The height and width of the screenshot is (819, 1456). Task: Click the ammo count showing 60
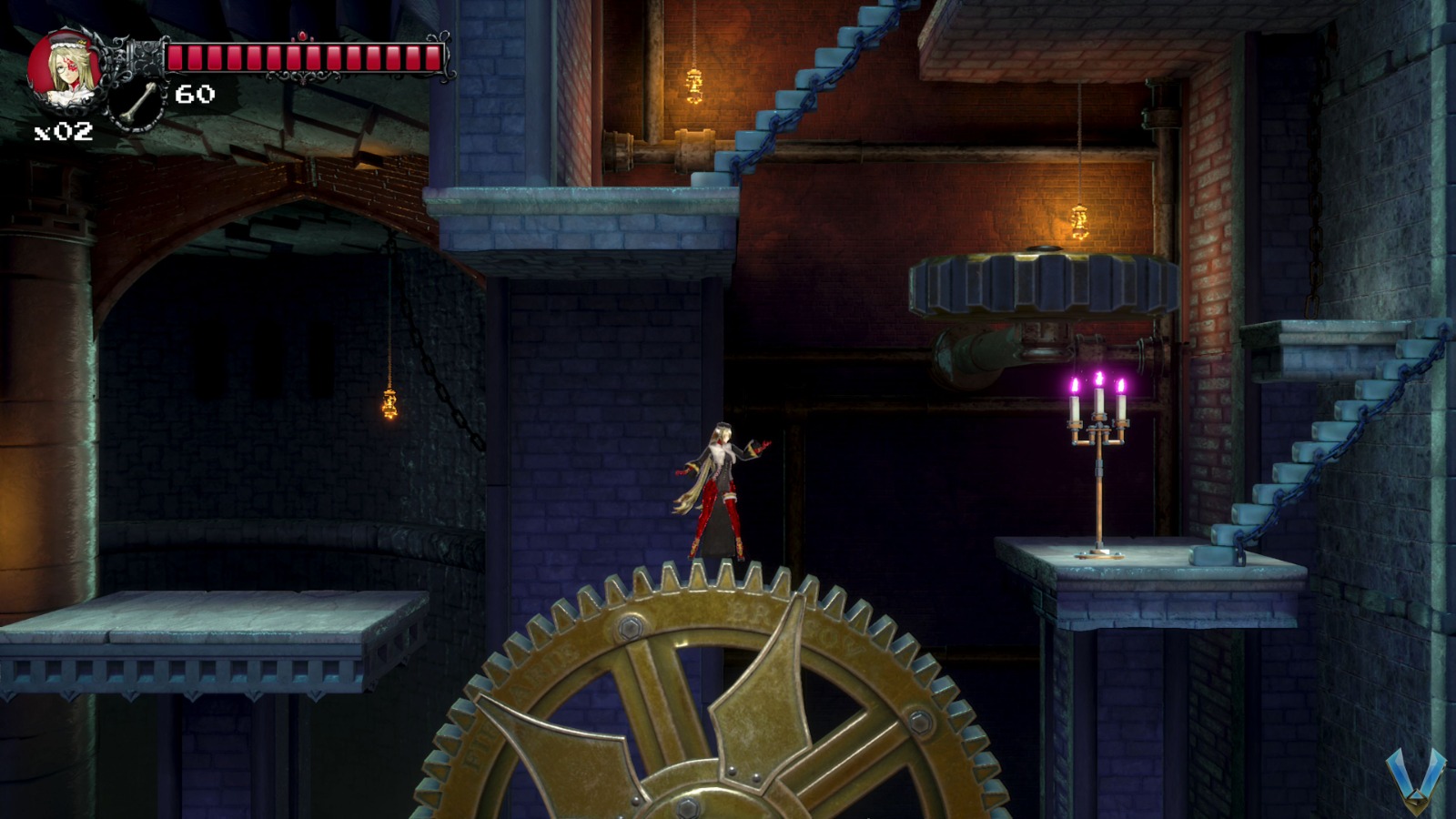tap(194, 92)
